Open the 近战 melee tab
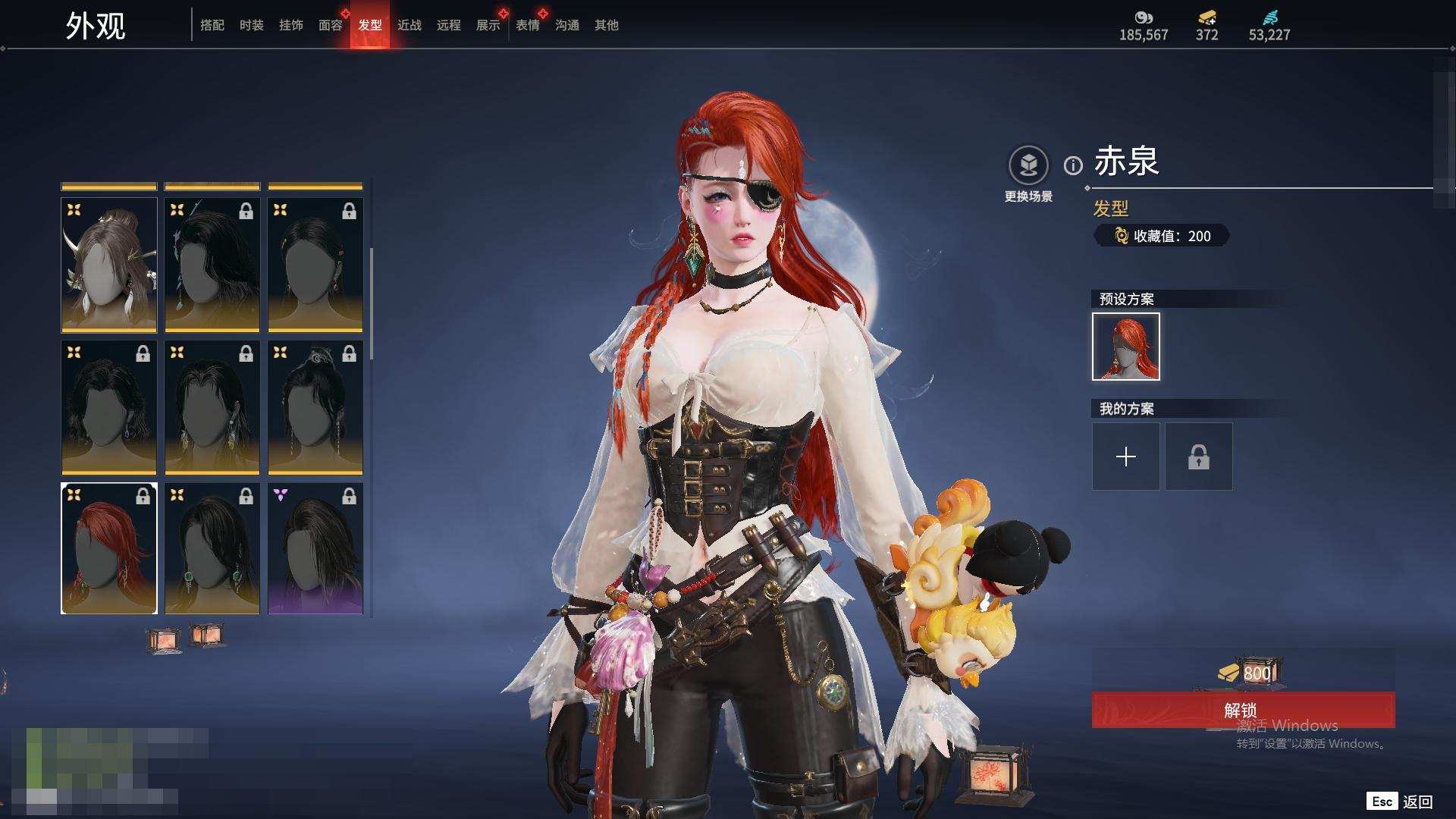The height and width of the screenshot is (819, 1456). 409,25
